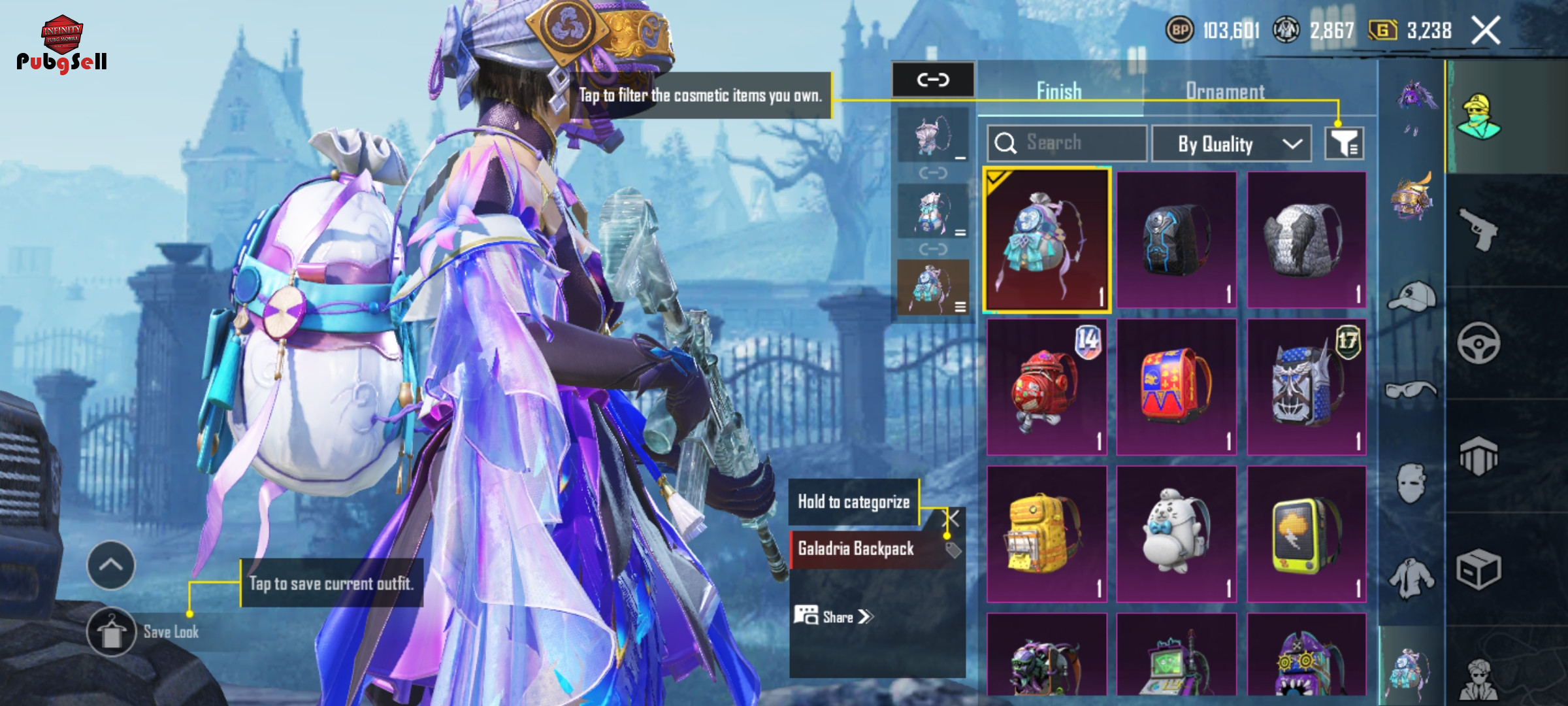Open the vehicle steering wheel category
This screenshot has width=1568, height=706.
click(1478, 343)
